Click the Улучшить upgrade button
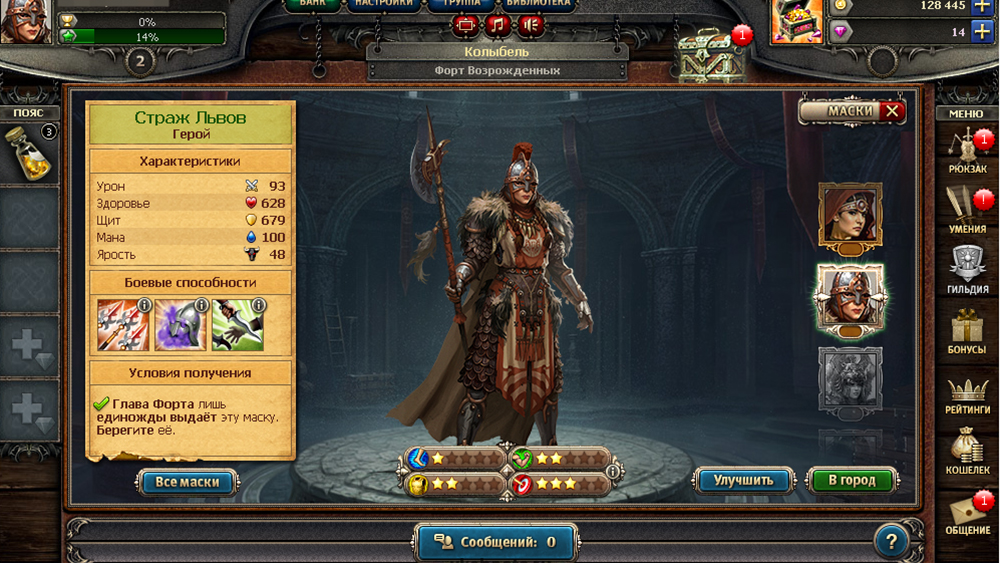Image resolution: width=1000 pixels, height=563 pixels. (744, 480)
